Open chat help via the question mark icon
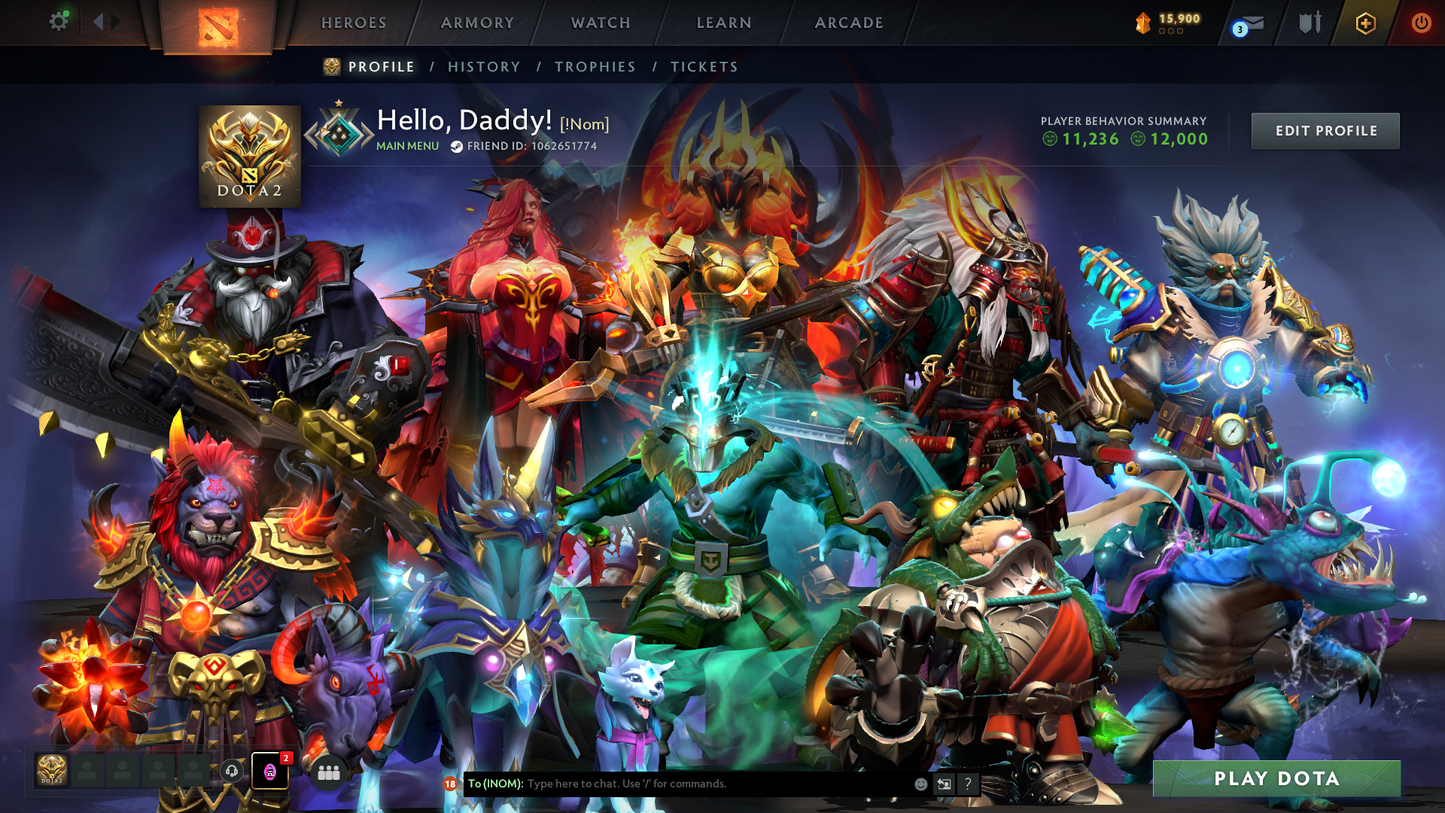 coord(967,784)
